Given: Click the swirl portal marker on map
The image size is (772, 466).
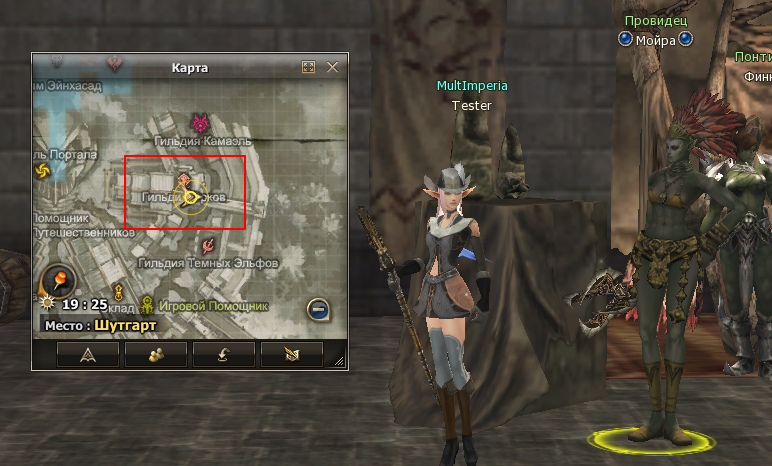Looking at the screenshot, I should pyautogui.click(x=43, y=171).
